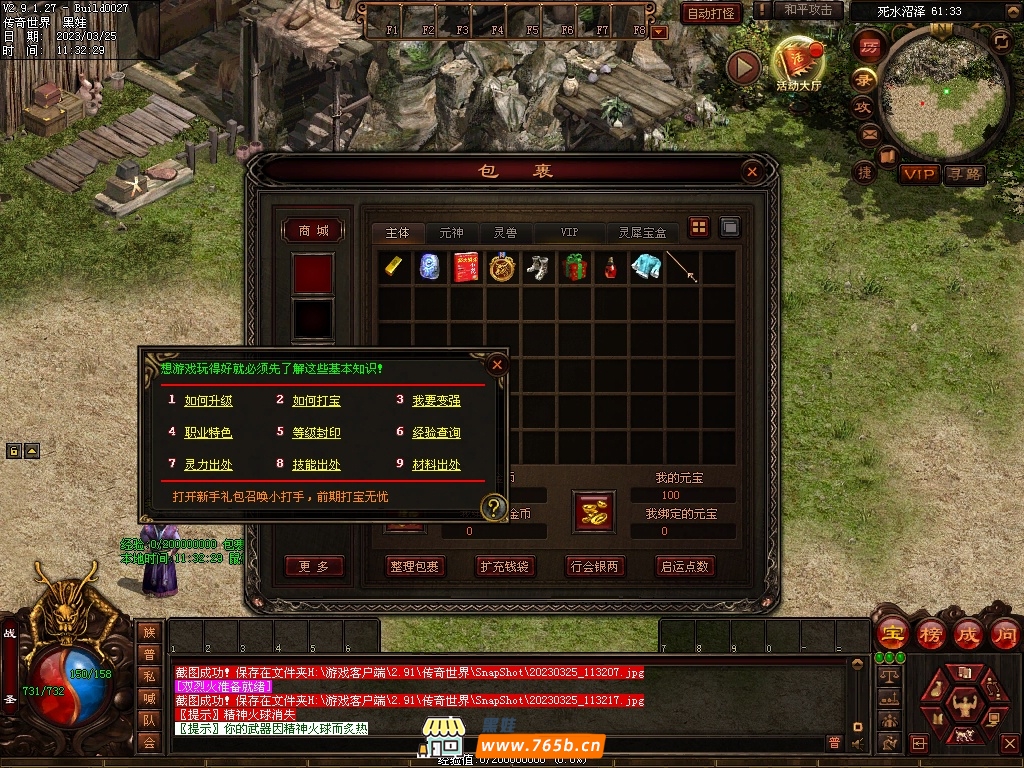Image resolution: width=1024 pixels, height=768 pixels.
Task: Close the beginner tips popup
Action: (x=497, y=365)
